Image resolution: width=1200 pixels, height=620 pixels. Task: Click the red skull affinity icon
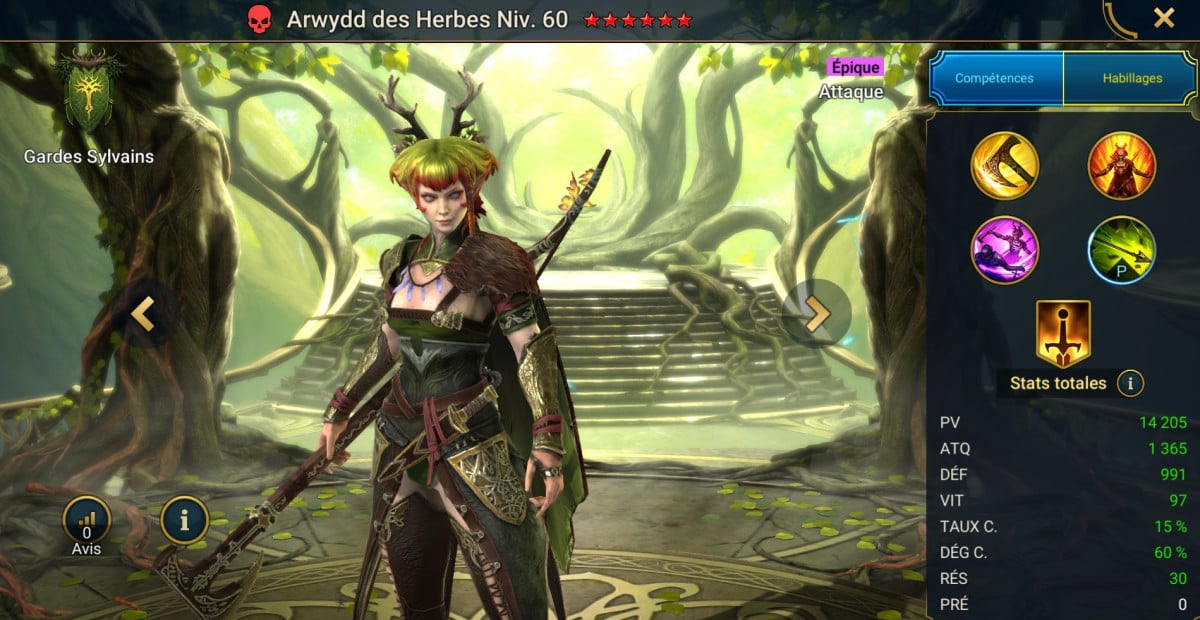tap(260, 19)
